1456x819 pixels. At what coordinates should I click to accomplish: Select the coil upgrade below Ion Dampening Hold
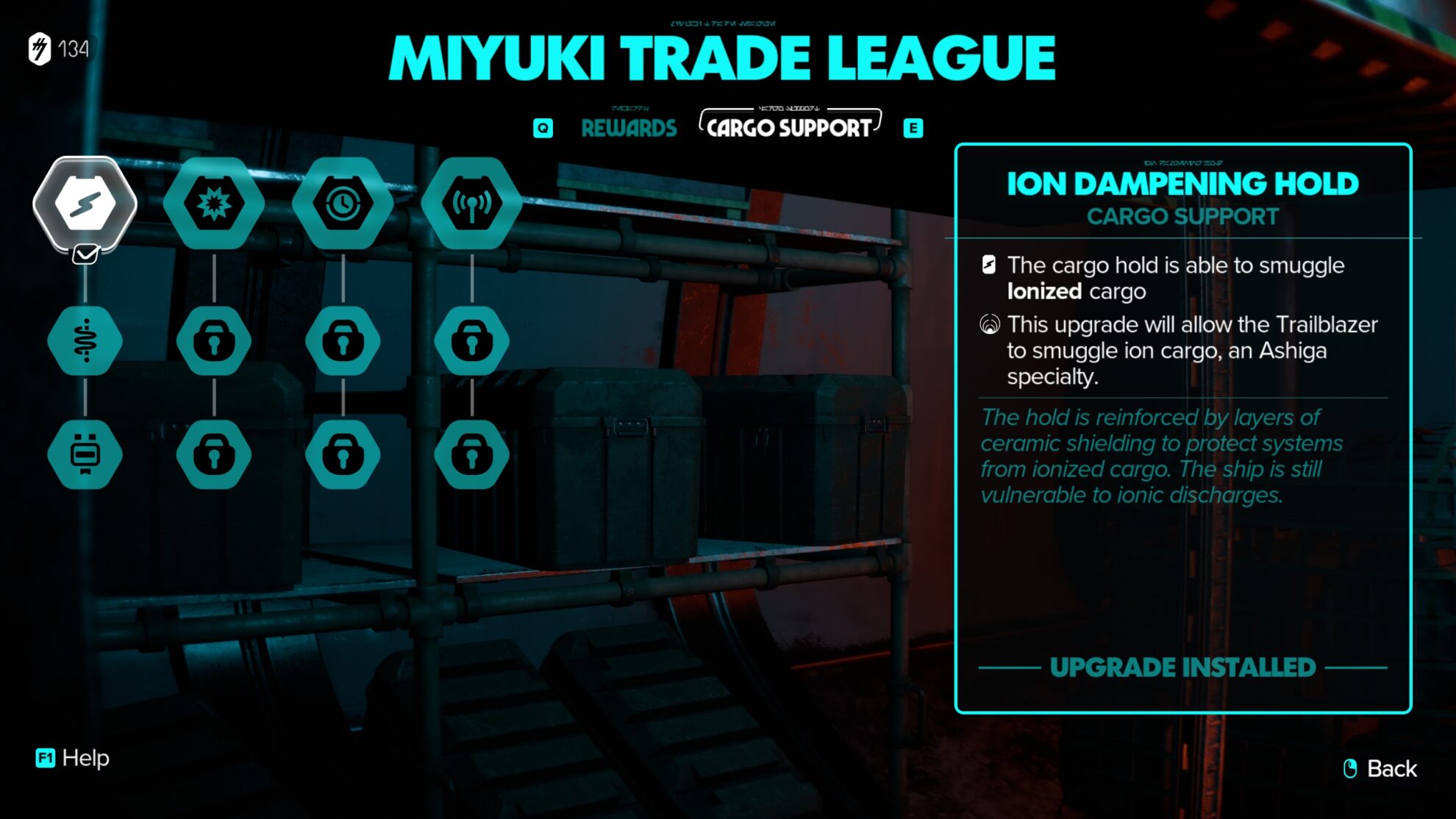(85, 339)
